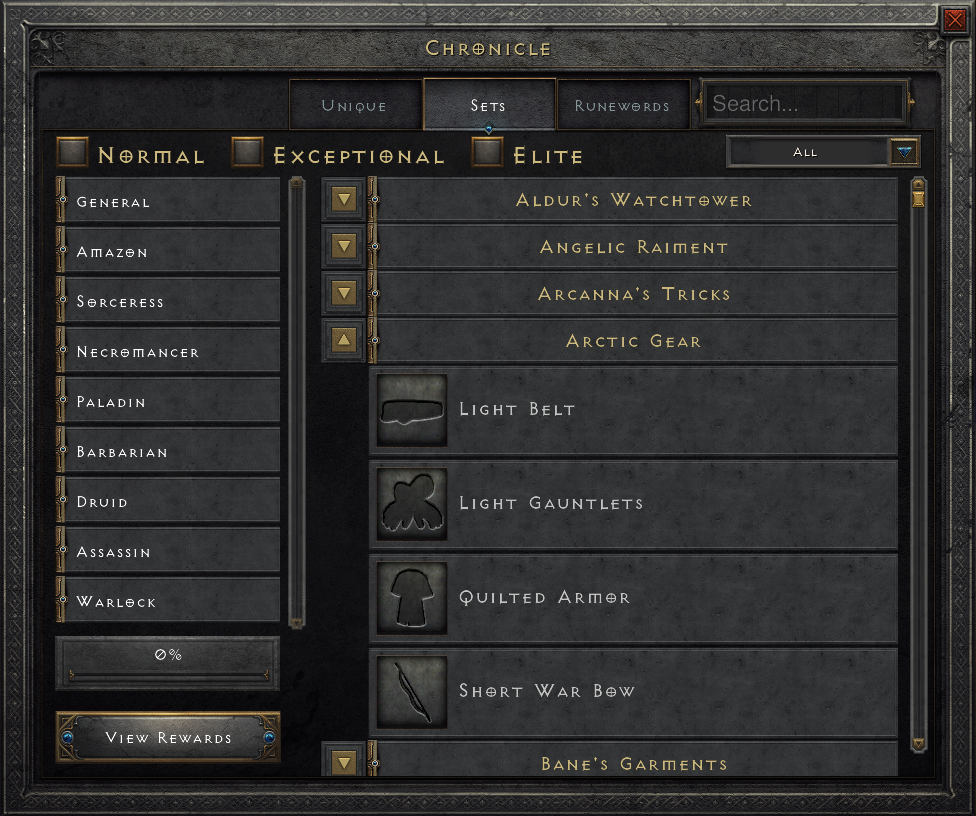Viewport: 976px width, 816px height.
Task: Select the Amazon class category
Action: 168,251
